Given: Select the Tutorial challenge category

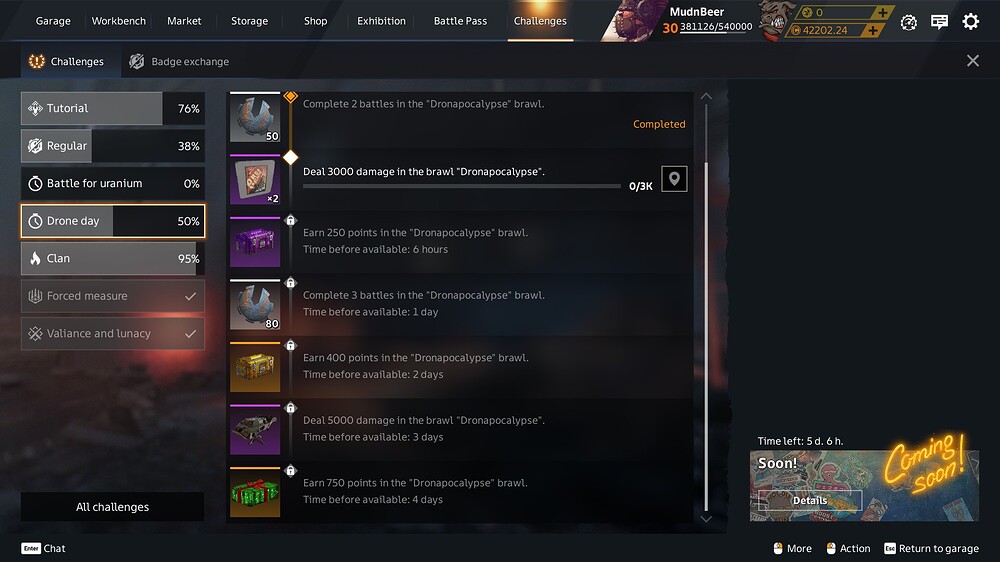Looking at the screenshot, I should (x=112, y=109).
